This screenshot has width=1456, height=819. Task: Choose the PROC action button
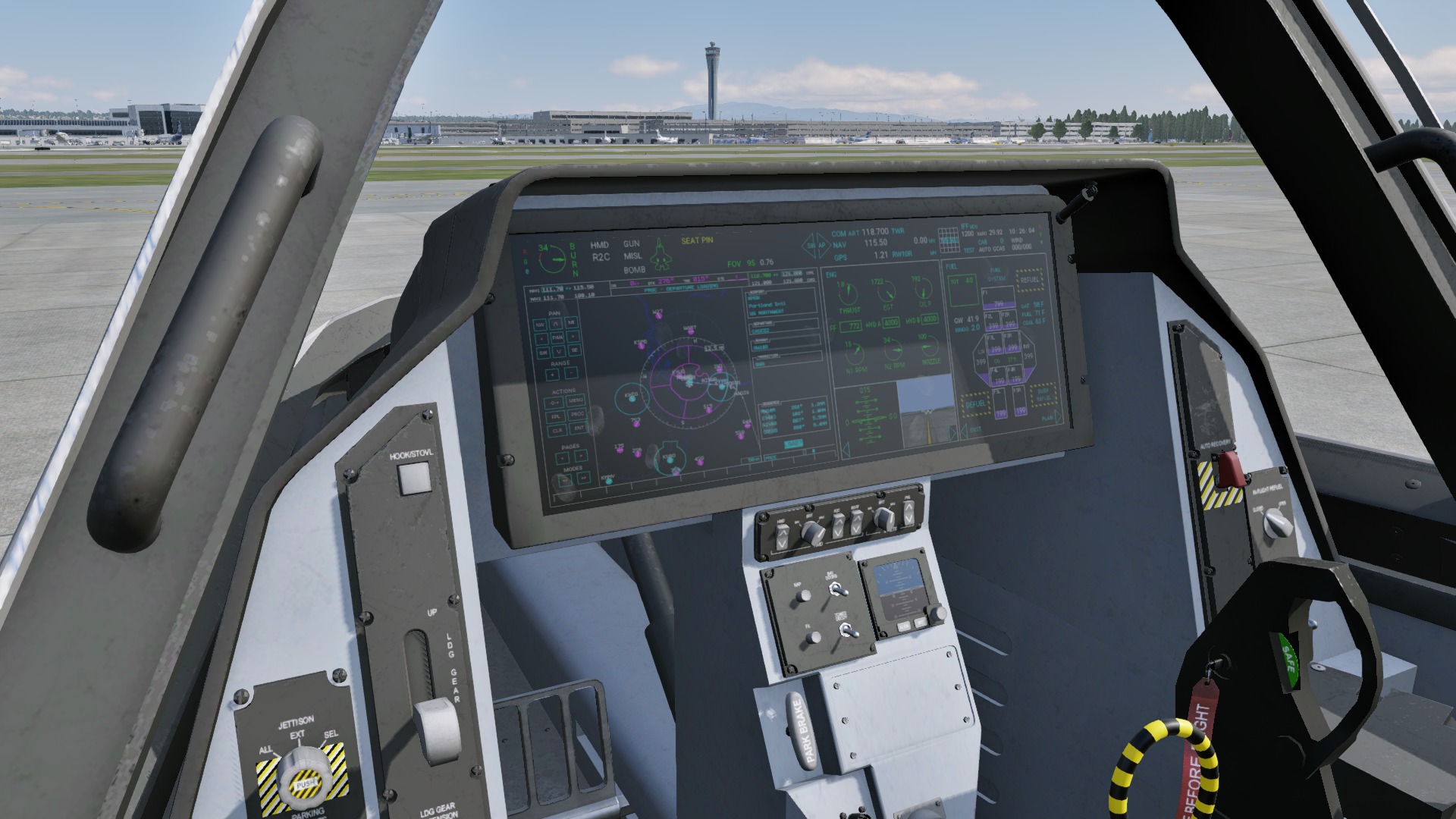coord(577,415)
